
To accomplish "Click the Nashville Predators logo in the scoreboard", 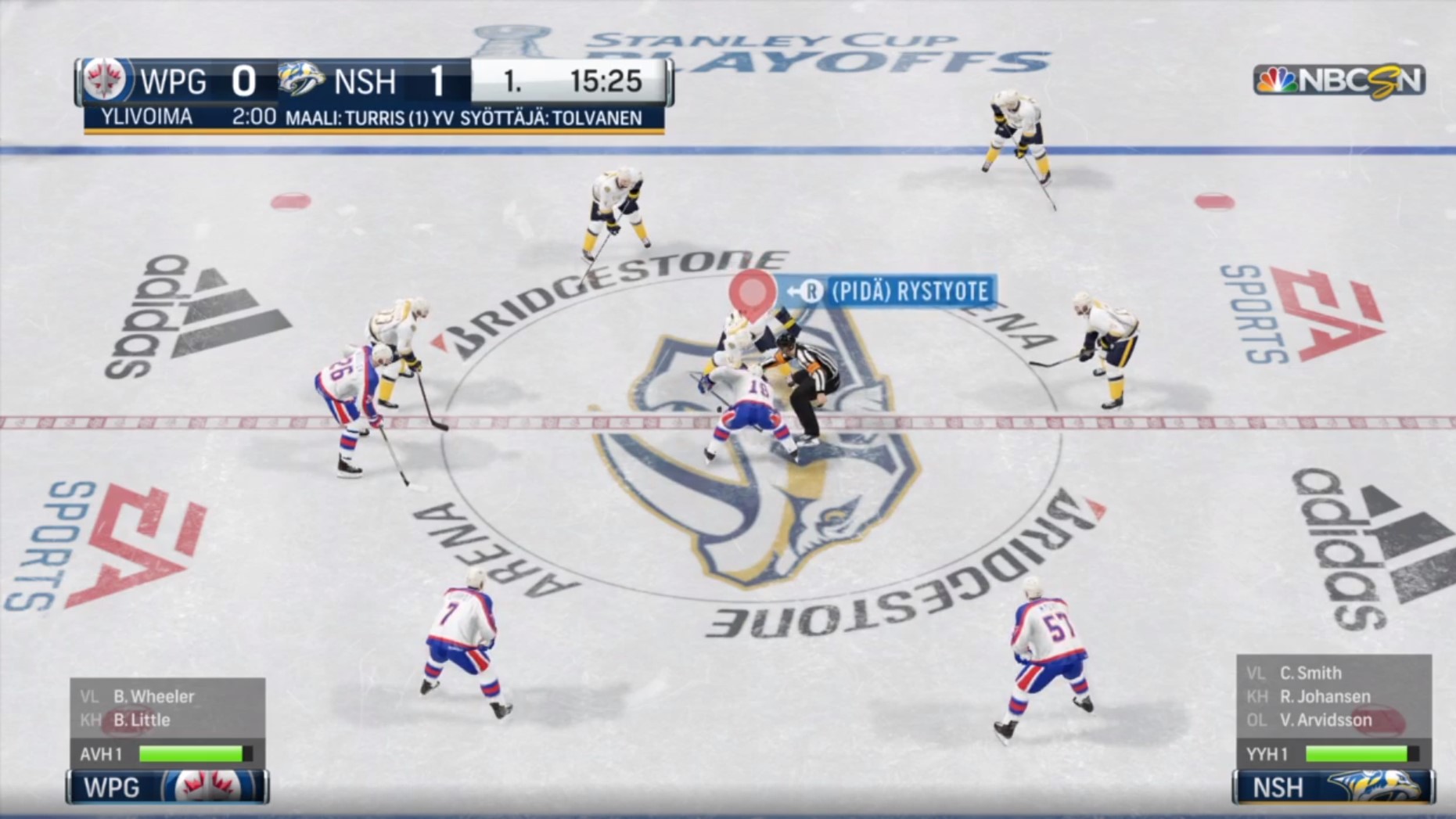I will 302,80.
